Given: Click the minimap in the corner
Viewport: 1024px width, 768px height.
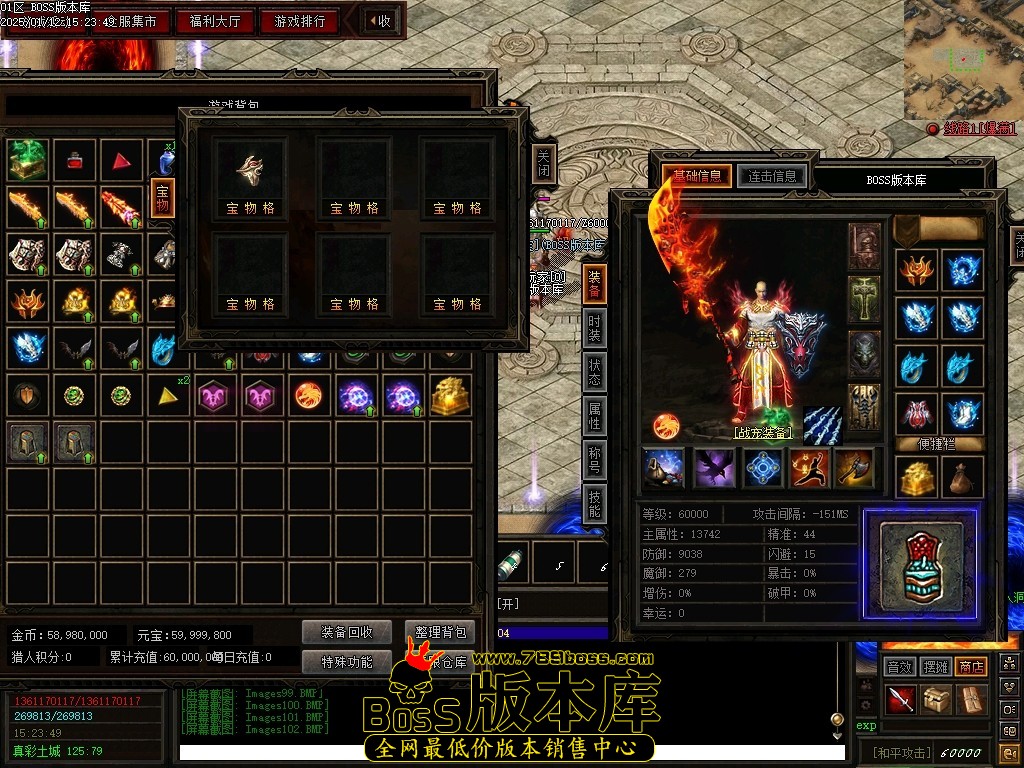Looking at the screenshot, I should [963, 58].
